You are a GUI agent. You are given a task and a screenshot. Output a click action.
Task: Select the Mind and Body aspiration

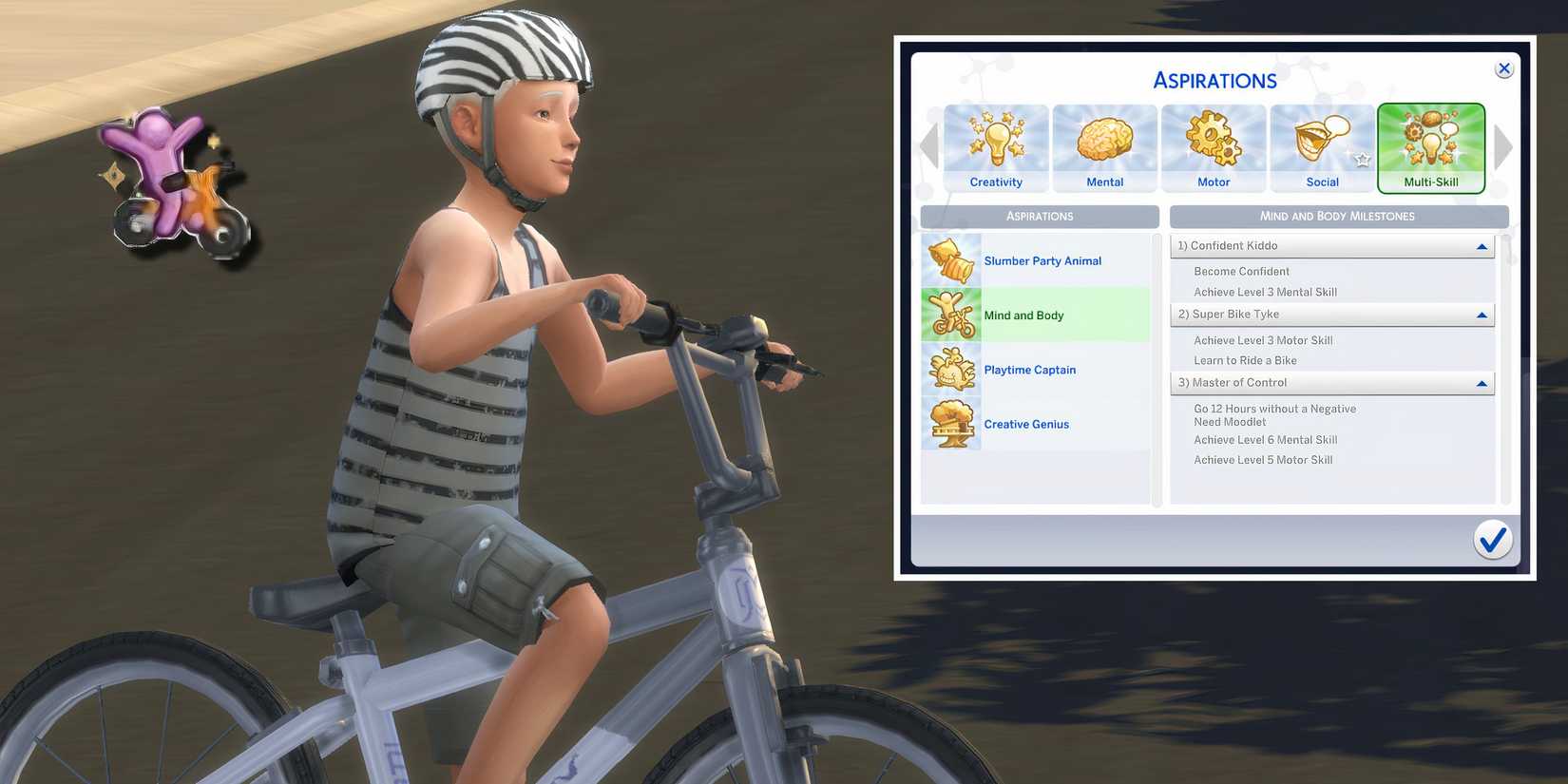1036,315
